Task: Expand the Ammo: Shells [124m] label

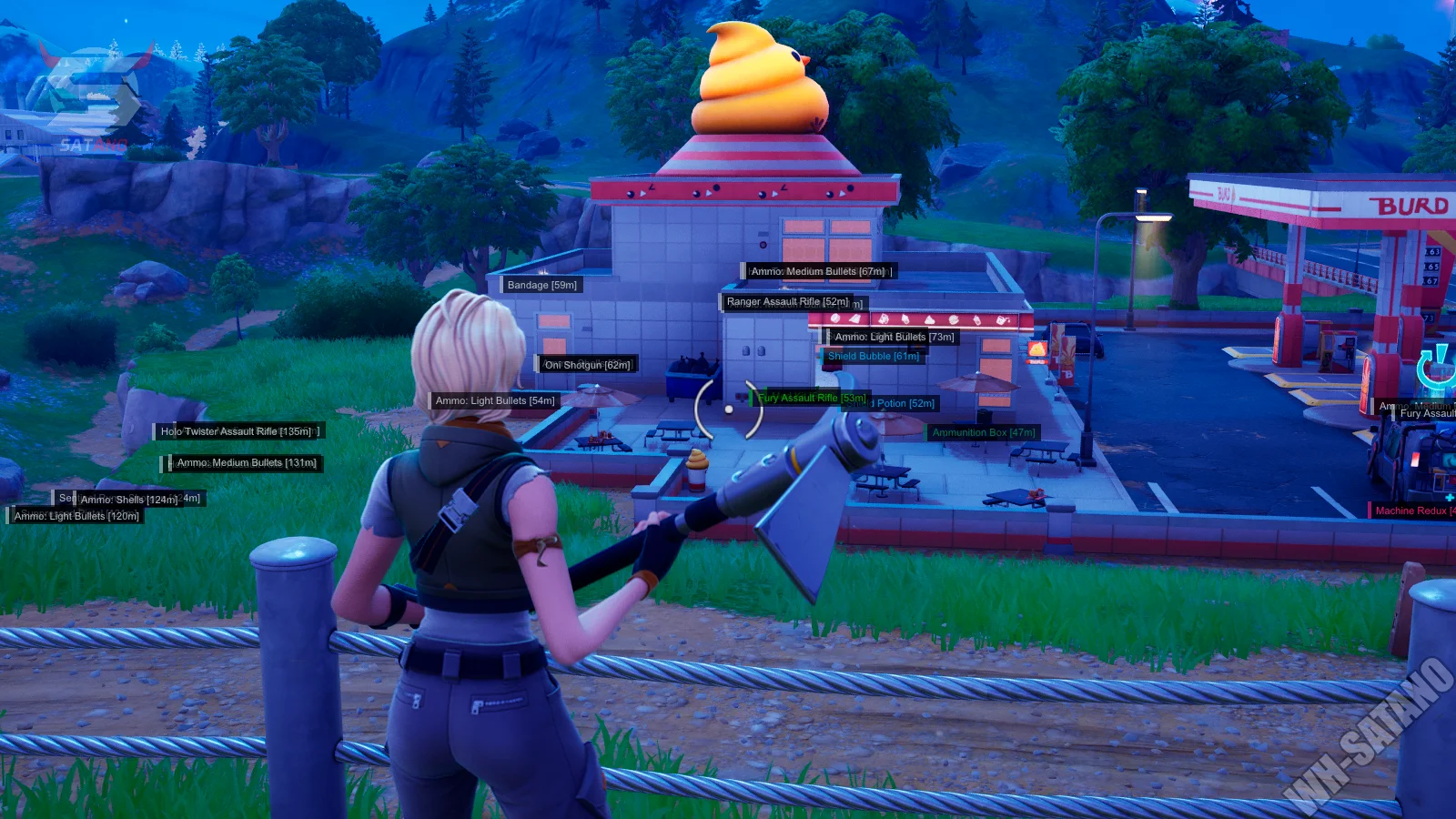Action: point(128,499)
